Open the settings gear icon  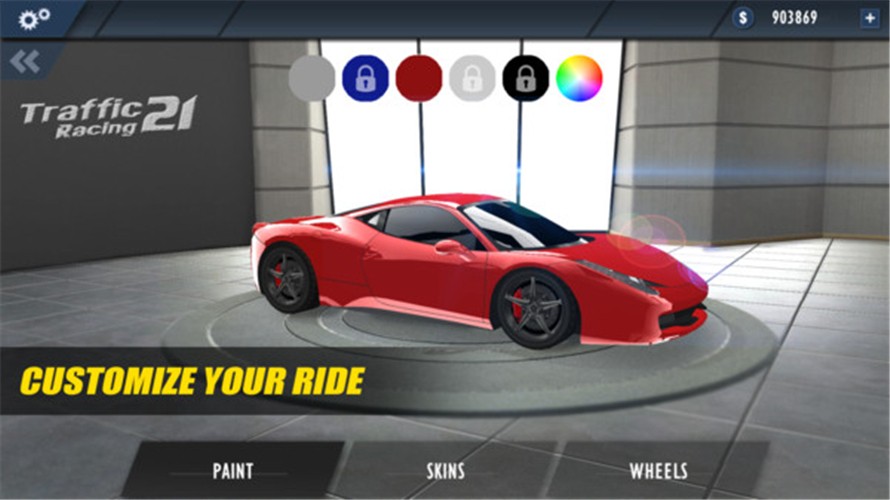[x=34, y=17]
